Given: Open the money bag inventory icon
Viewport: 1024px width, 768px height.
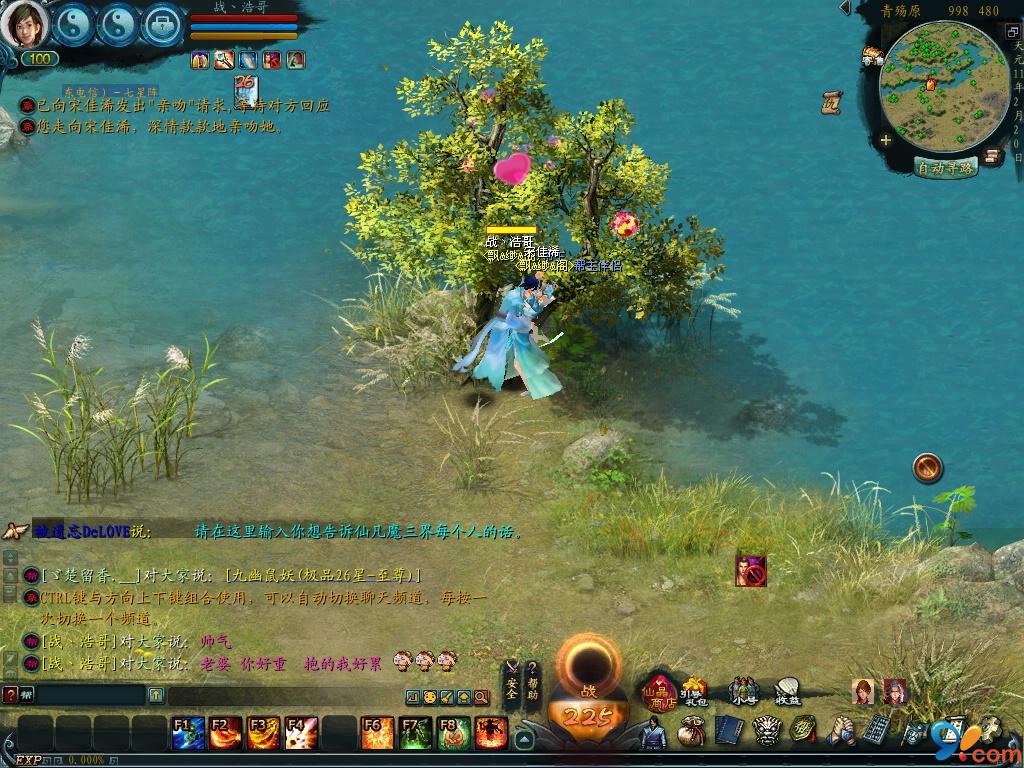Looking at the screenshot, I should click(x=690, y=732).
